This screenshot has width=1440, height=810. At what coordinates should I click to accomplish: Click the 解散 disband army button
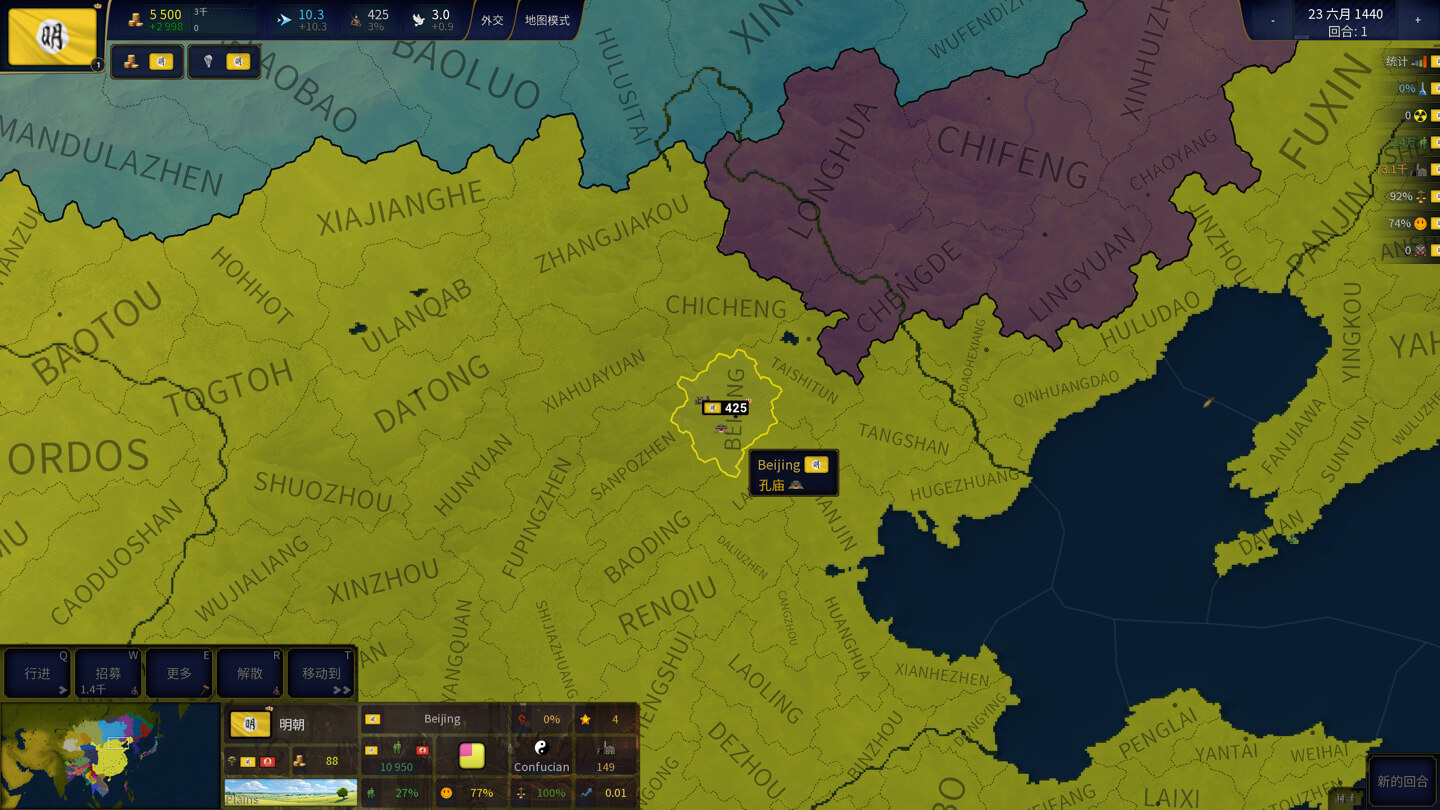[x=249, y=673]
